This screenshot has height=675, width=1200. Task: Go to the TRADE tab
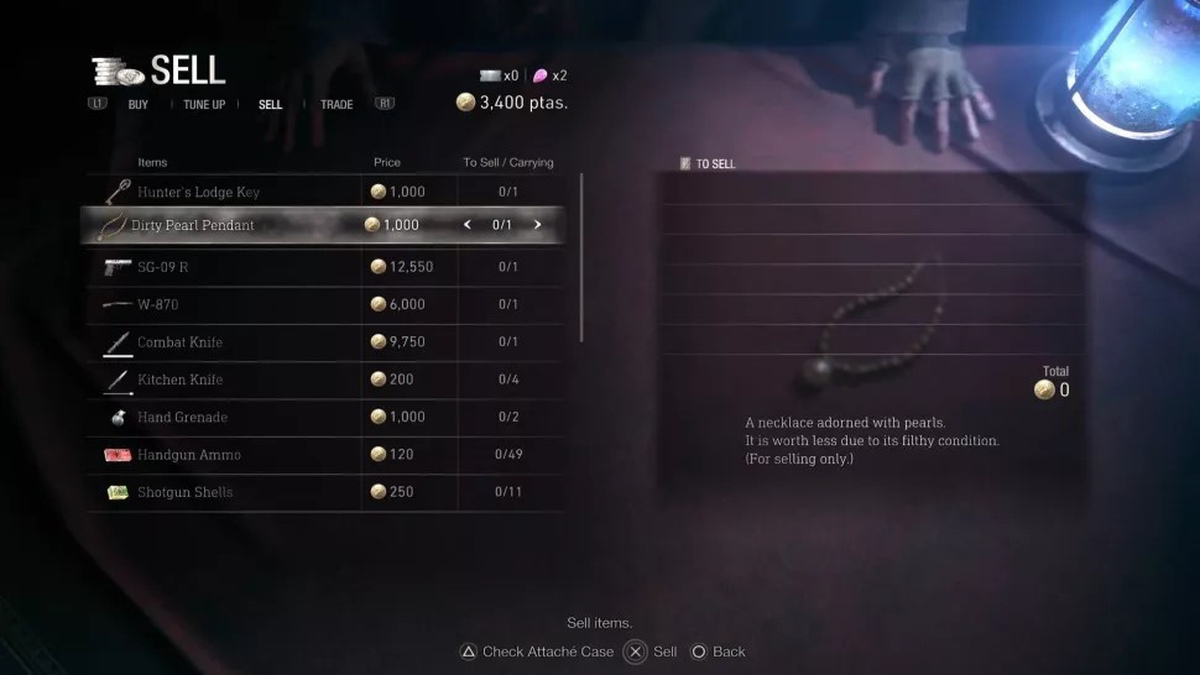coord(336,104)
